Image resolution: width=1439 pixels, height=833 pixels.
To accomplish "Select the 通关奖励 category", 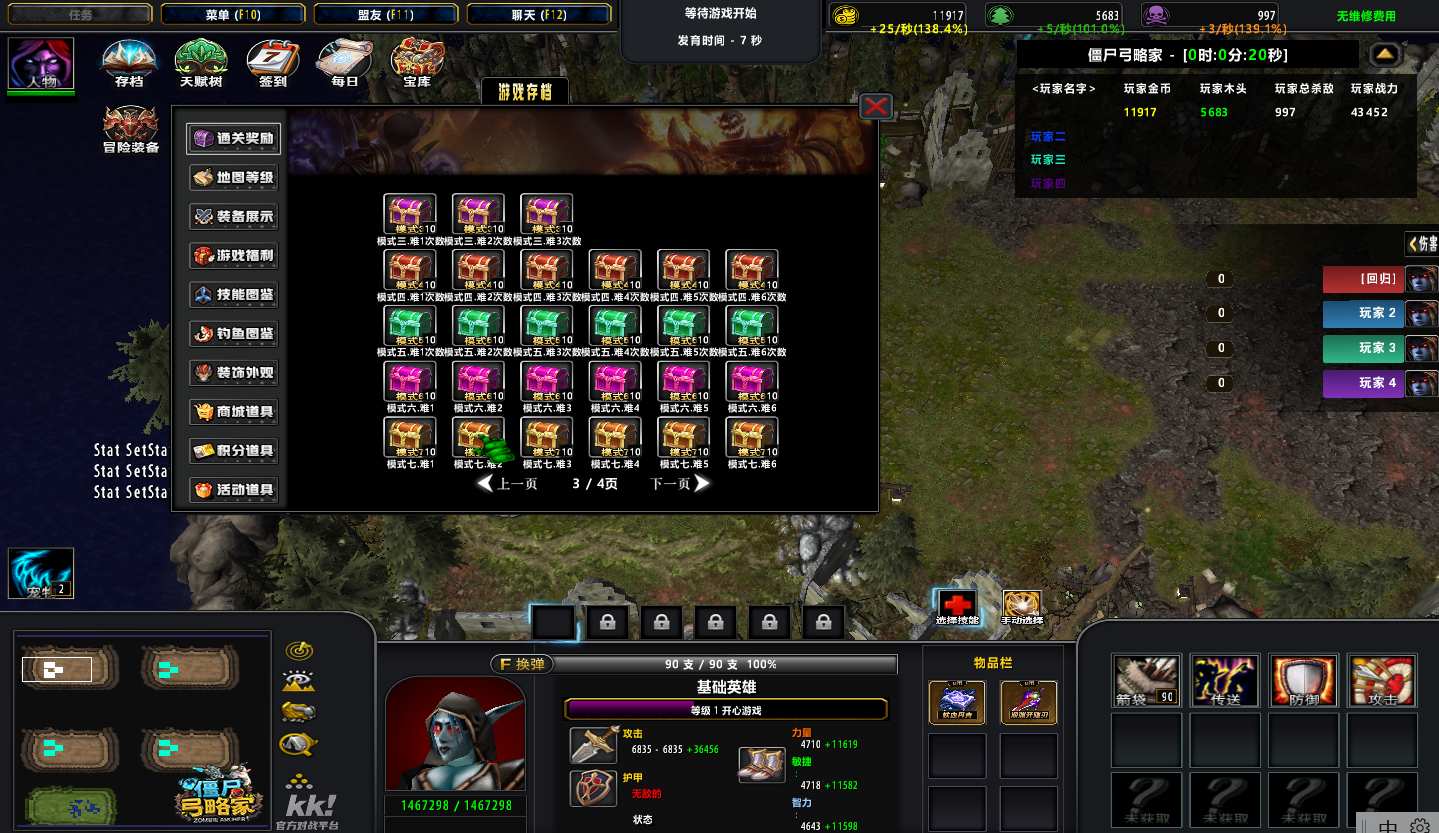I will tap(234, 139).
